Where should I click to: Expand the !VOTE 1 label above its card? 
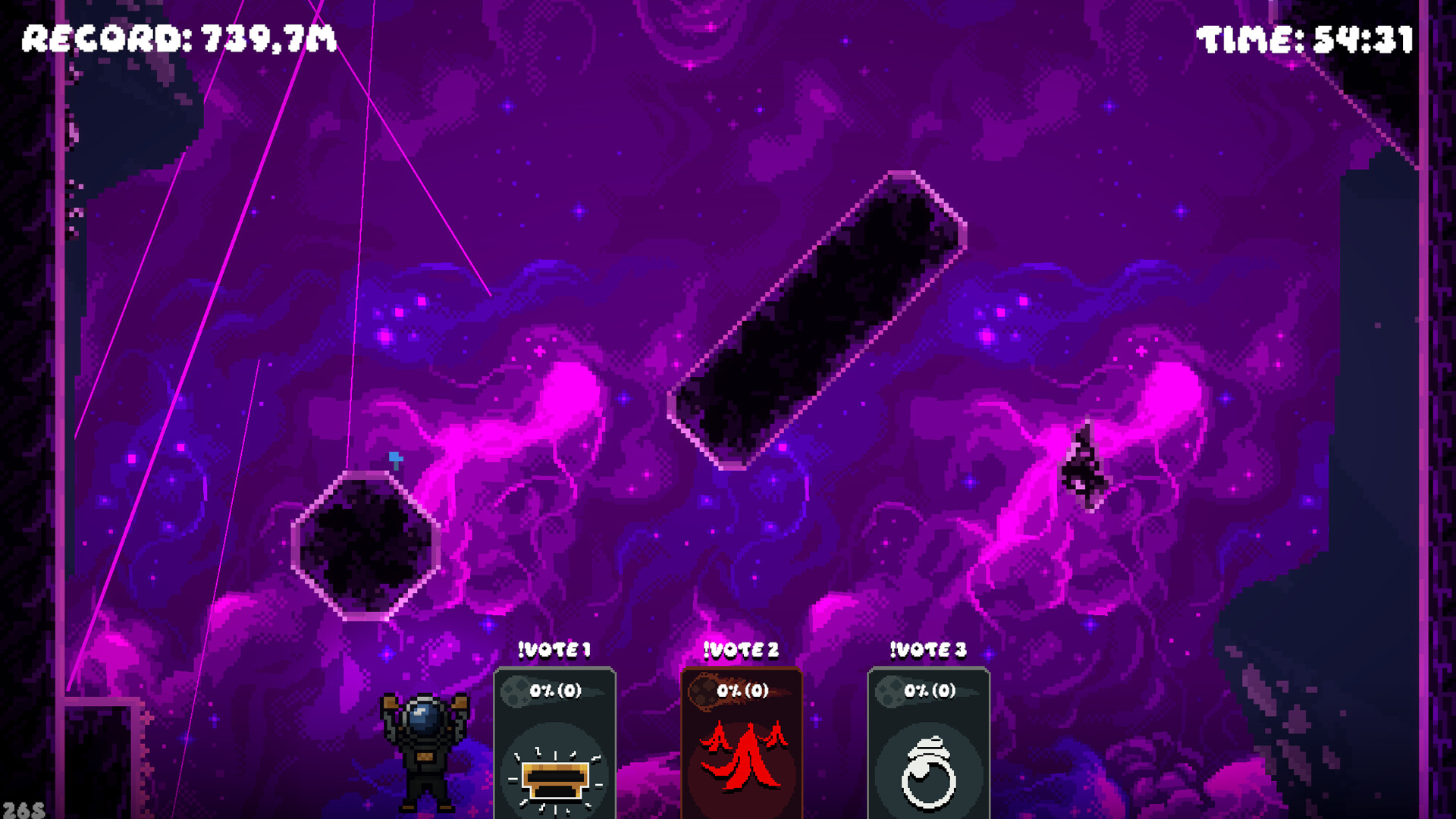pos(553,649)
